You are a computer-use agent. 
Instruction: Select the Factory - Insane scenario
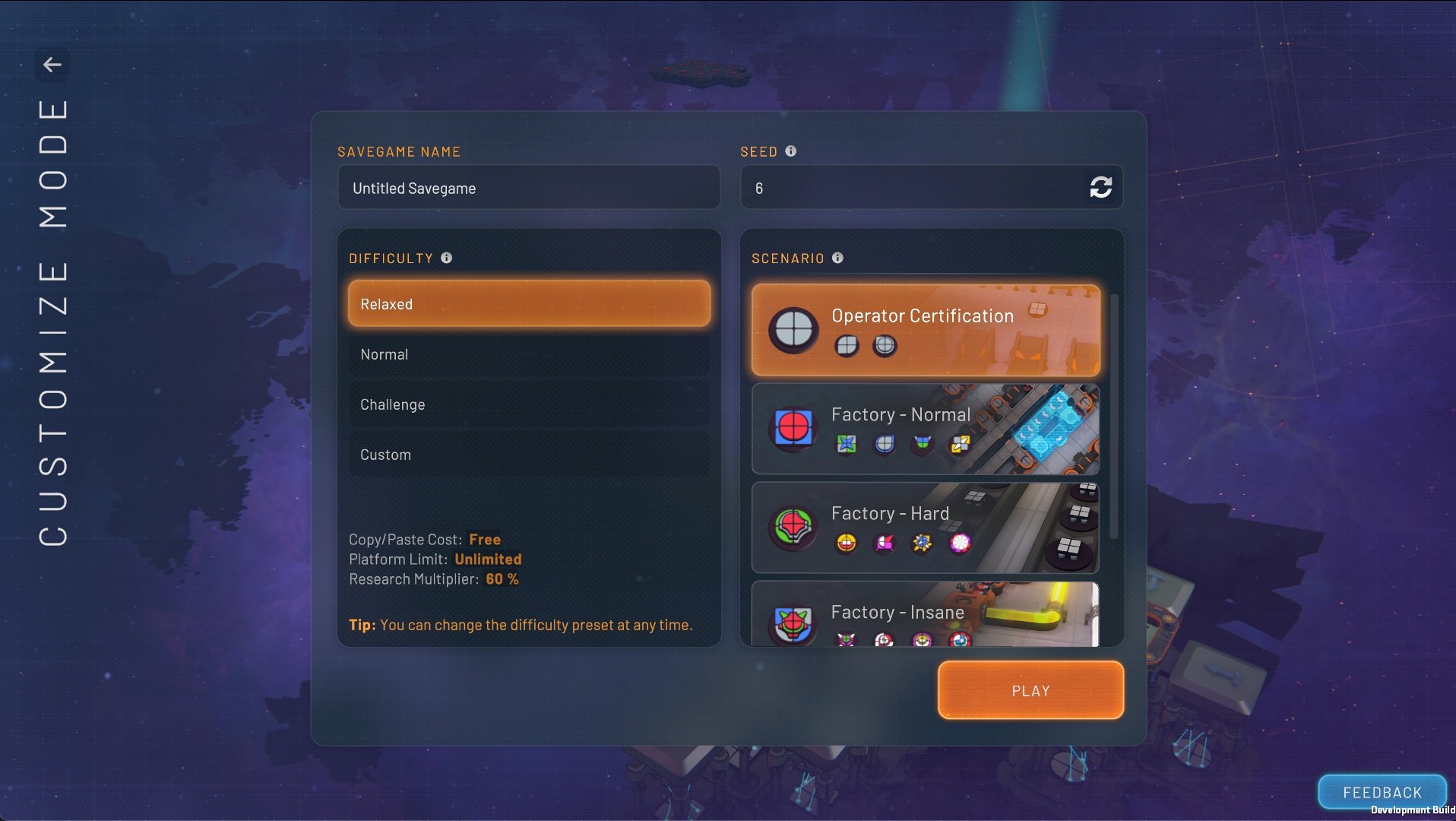[x=925, y=616]
